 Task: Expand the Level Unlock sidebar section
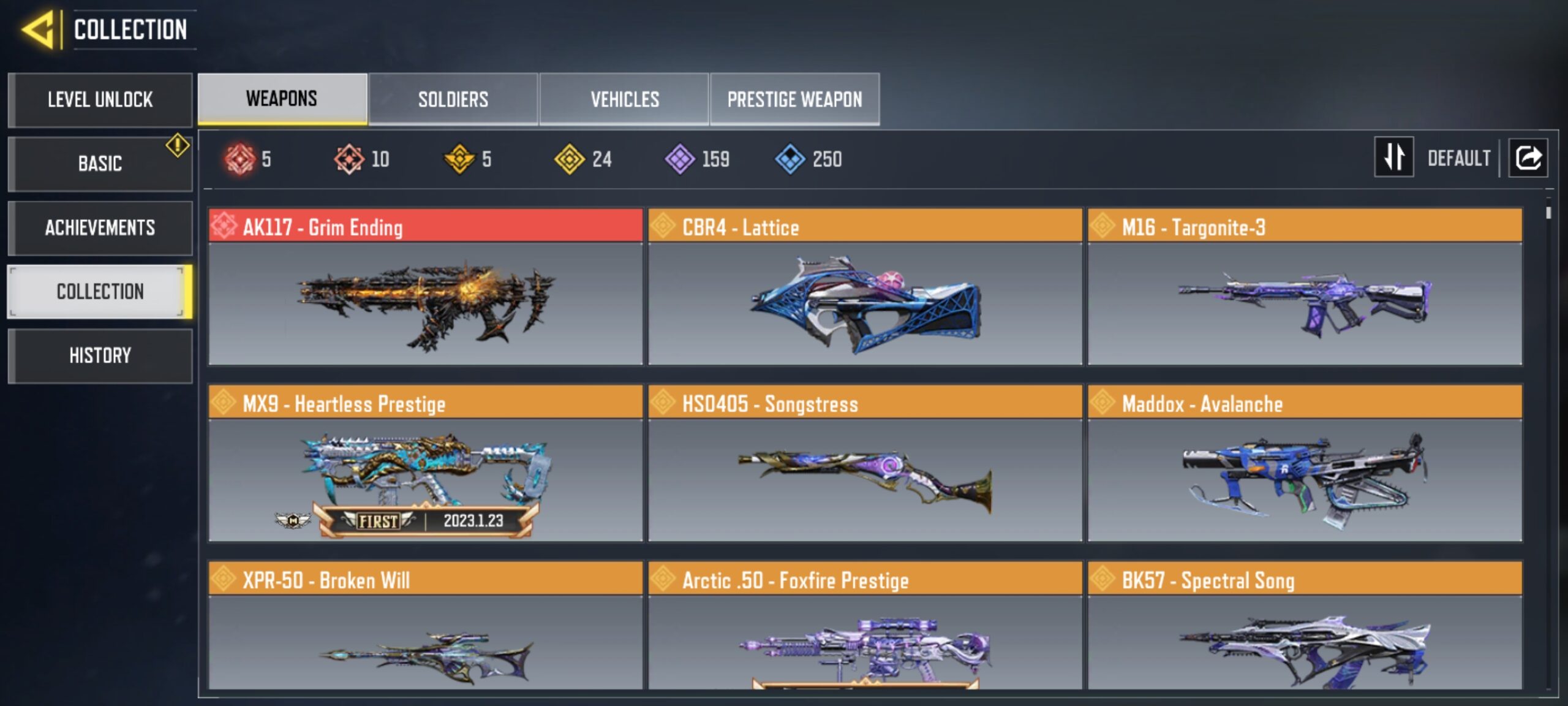pos(100,100)
